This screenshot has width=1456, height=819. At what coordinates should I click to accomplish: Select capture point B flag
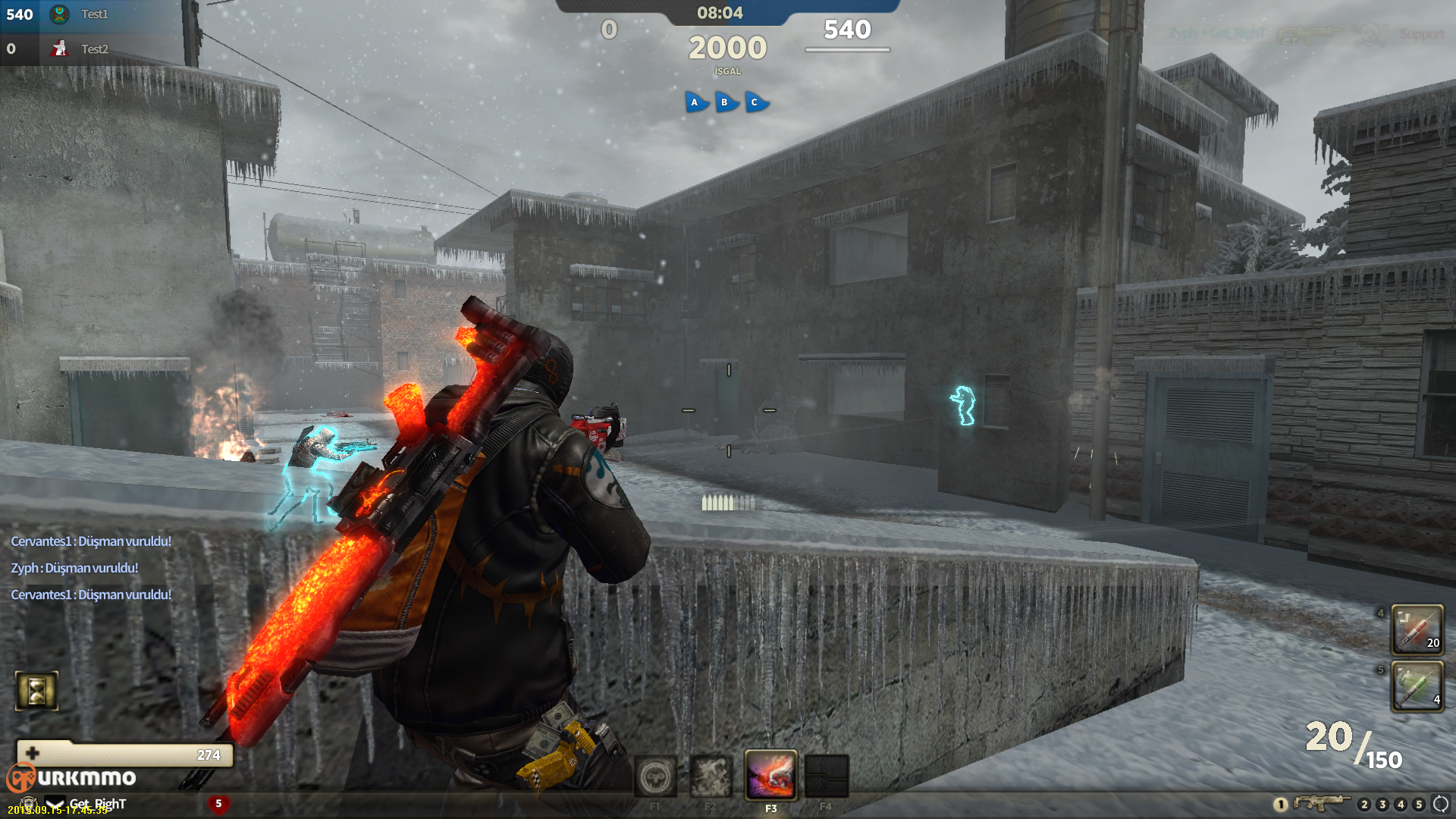(726, 102)
